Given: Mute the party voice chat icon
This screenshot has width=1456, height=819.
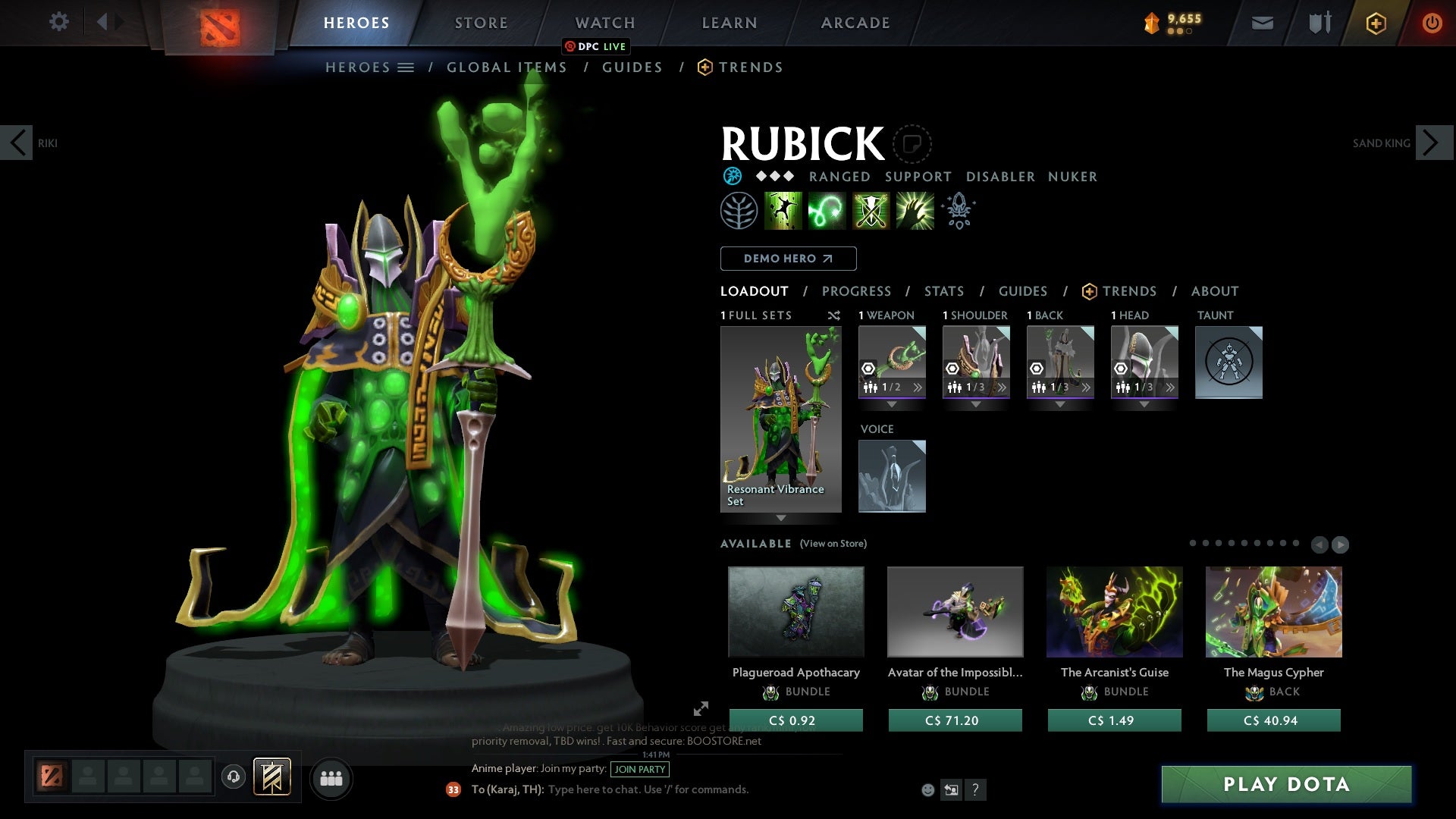Looking at the screenshot, I should tap(233, 777).
